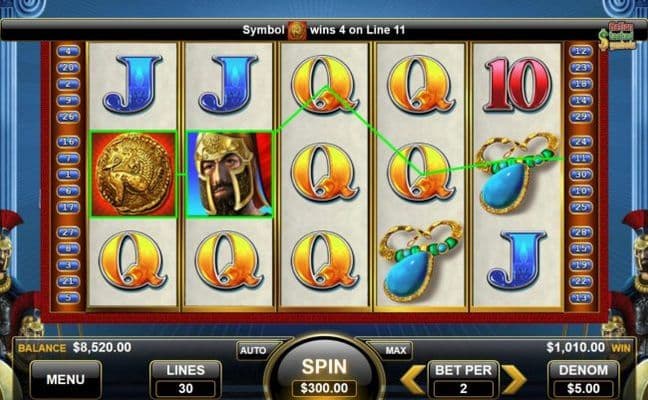Select payline marker 4
648x400 pixels.
[69, 50]
